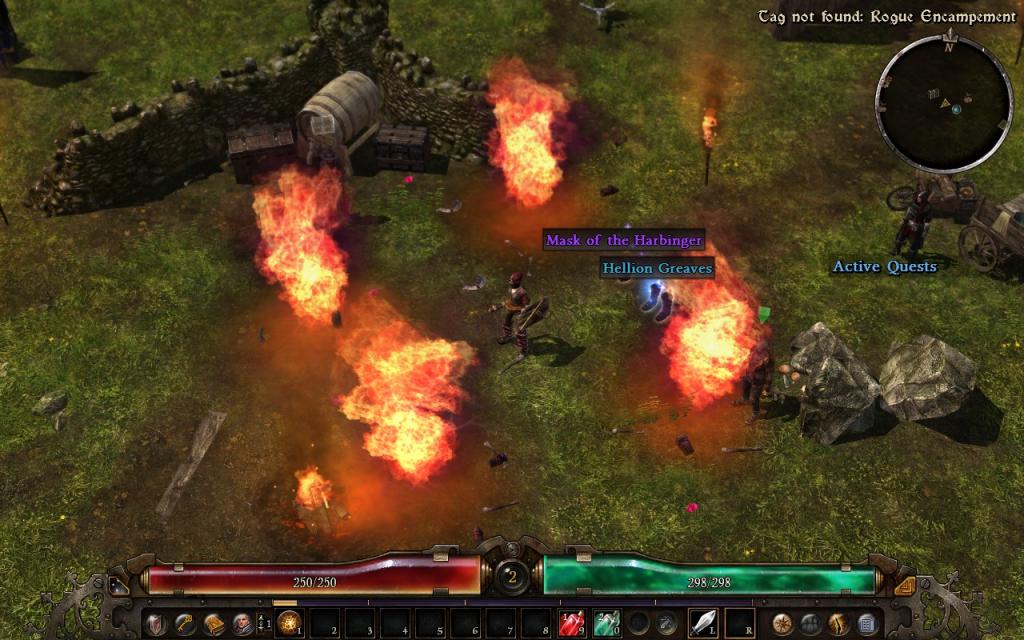This screenshot has width=1024, height=640.
Task: Click the compass star round button
Action: (783, 624)
